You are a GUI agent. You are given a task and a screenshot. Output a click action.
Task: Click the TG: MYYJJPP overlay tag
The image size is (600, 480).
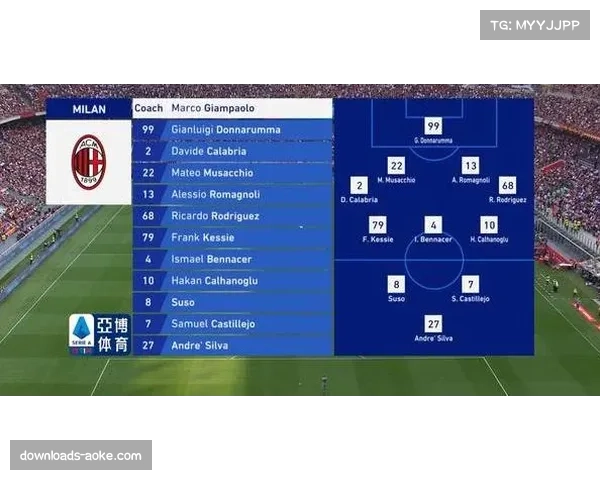click(x=536, y=25)
